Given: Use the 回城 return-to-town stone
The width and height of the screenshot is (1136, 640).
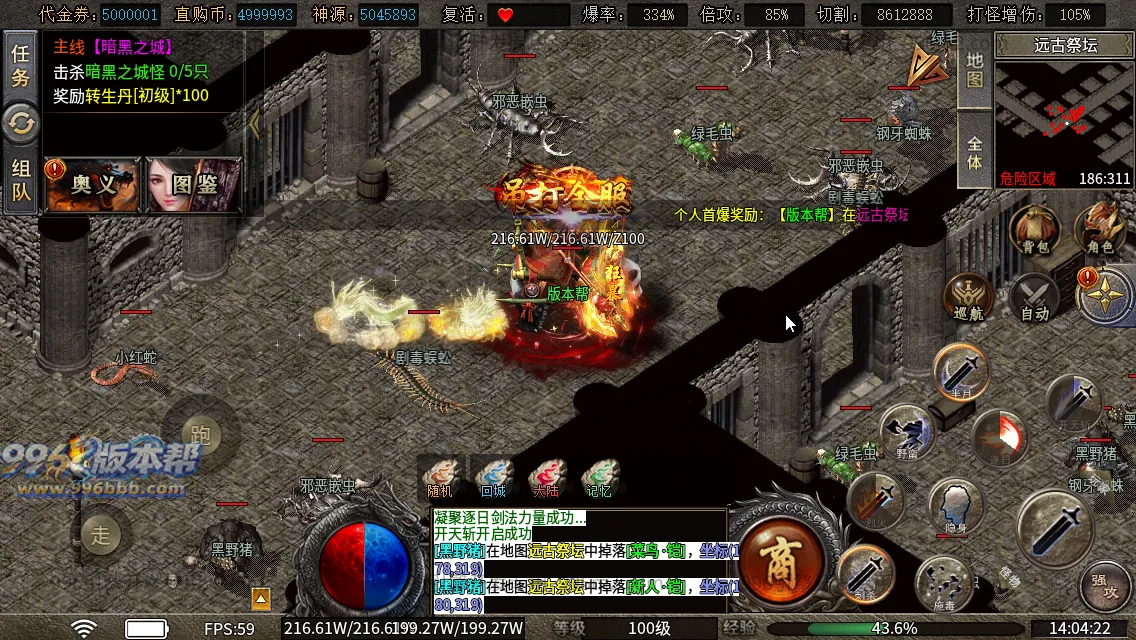Looking at the screenshot, I should click(492, 477).
